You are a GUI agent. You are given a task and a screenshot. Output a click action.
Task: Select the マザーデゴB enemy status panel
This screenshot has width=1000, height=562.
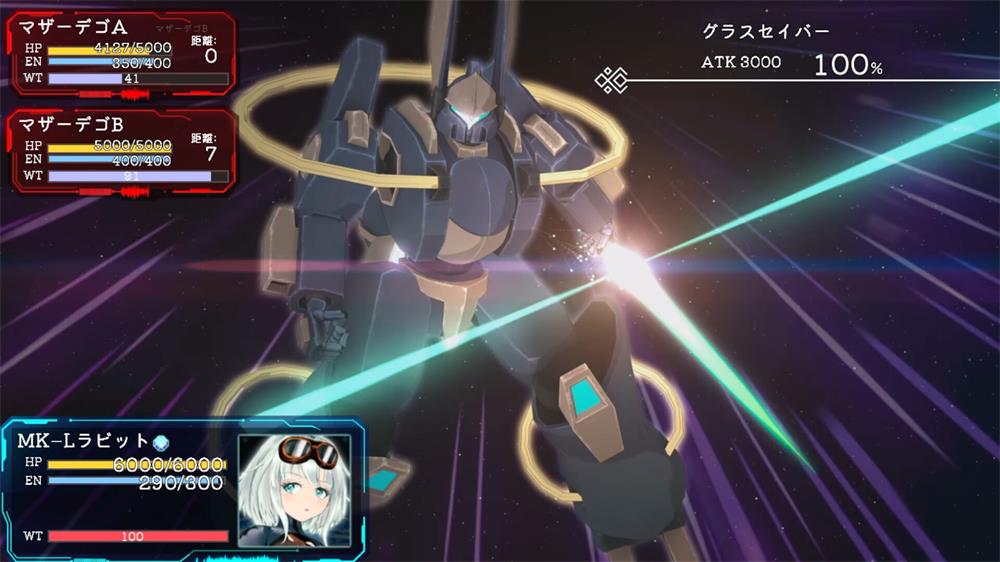(122, 151)
